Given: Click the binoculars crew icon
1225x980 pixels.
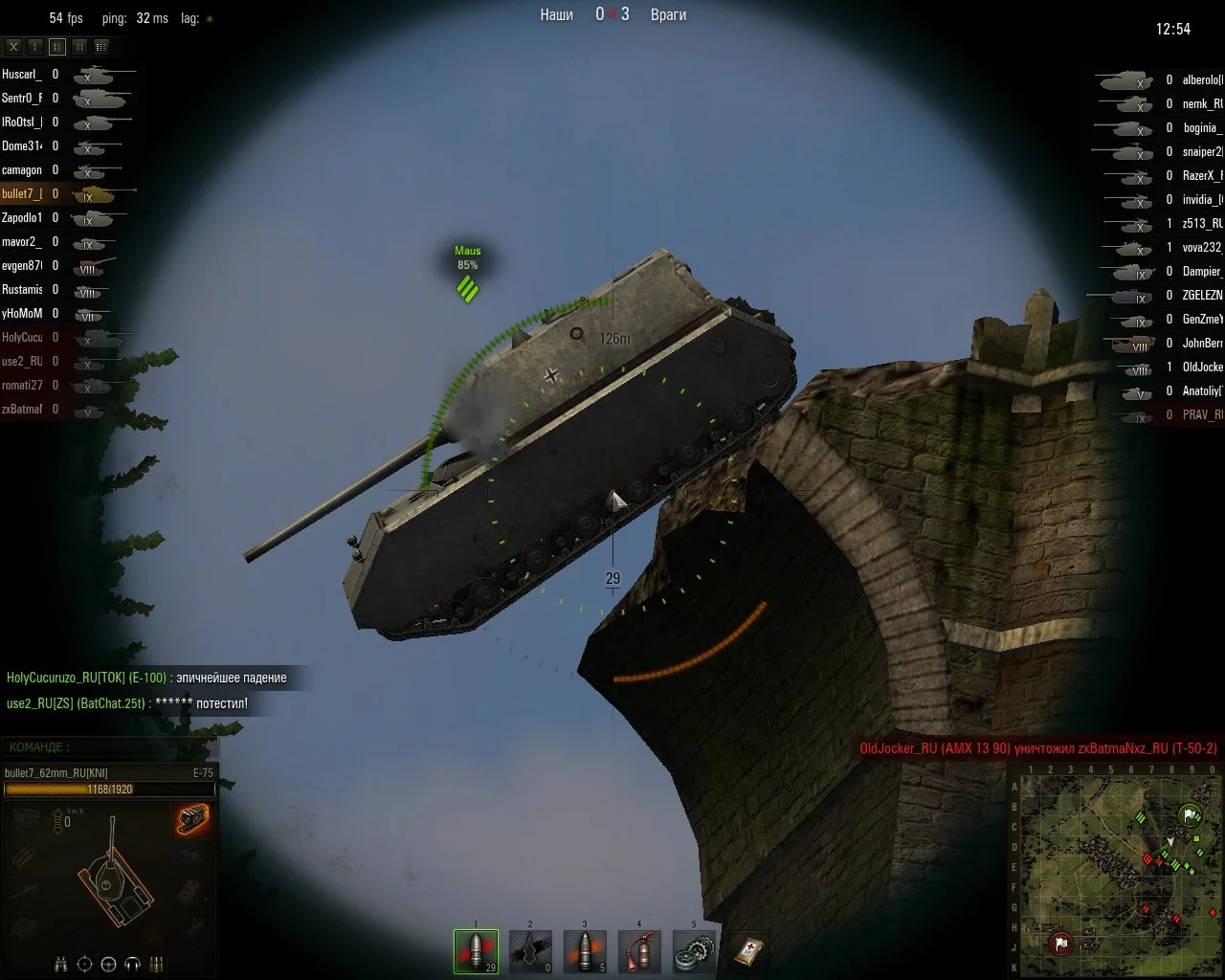Looking at the screenshot, I should pyautogui.click(x=60, y=963).
